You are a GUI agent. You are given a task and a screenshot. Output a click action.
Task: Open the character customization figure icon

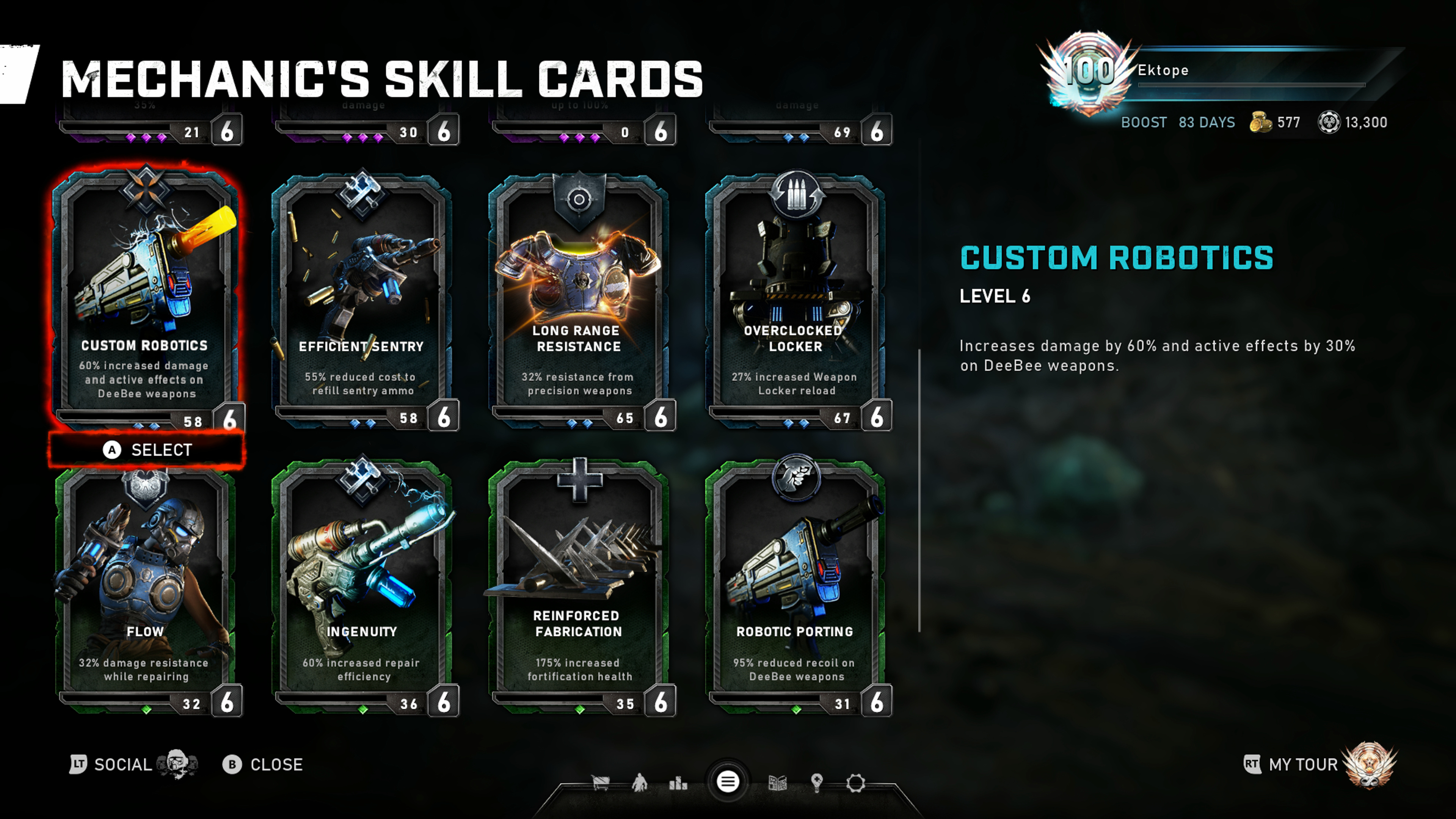[639, 783]
